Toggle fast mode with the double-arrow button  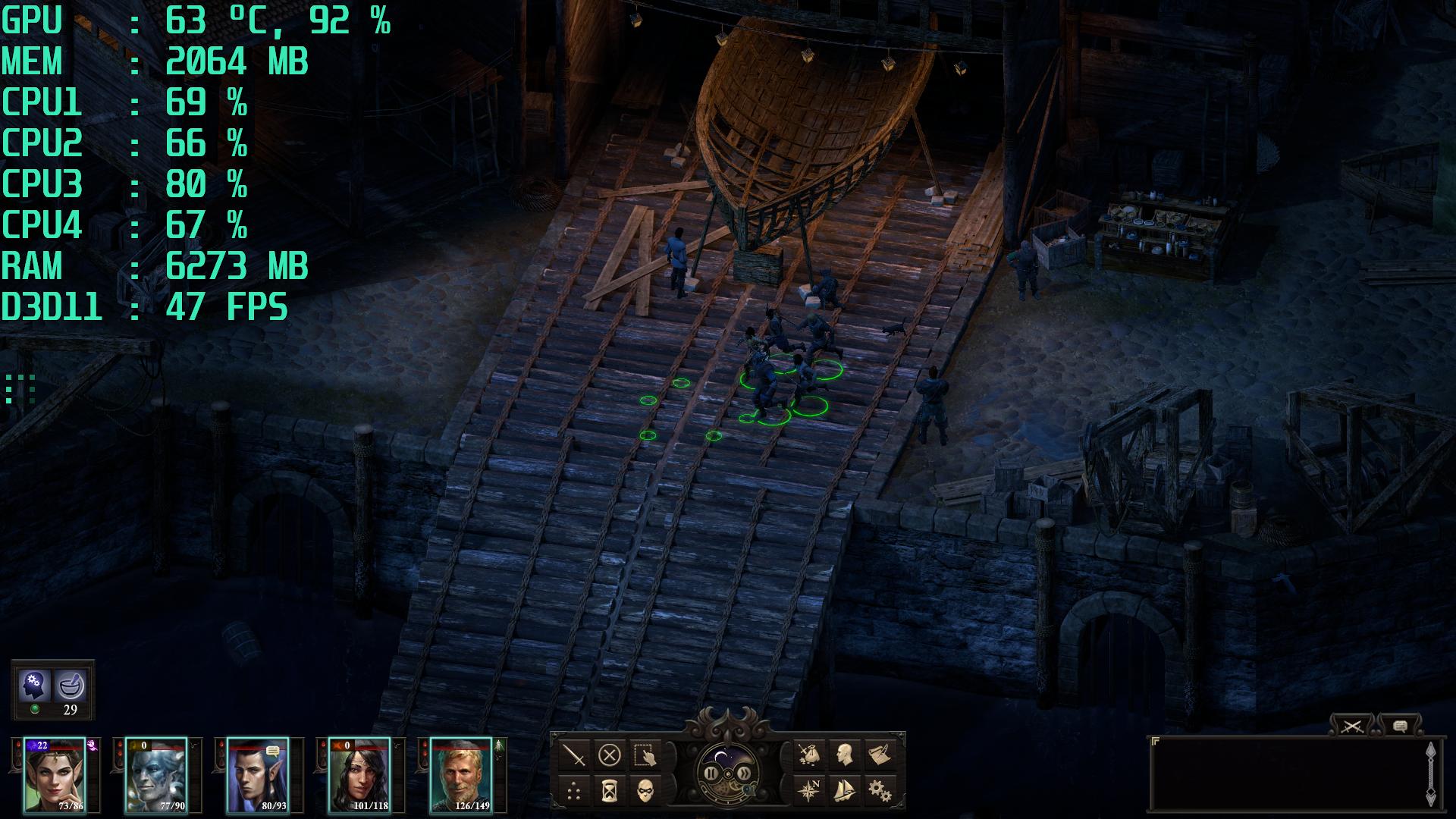(745, 774)
